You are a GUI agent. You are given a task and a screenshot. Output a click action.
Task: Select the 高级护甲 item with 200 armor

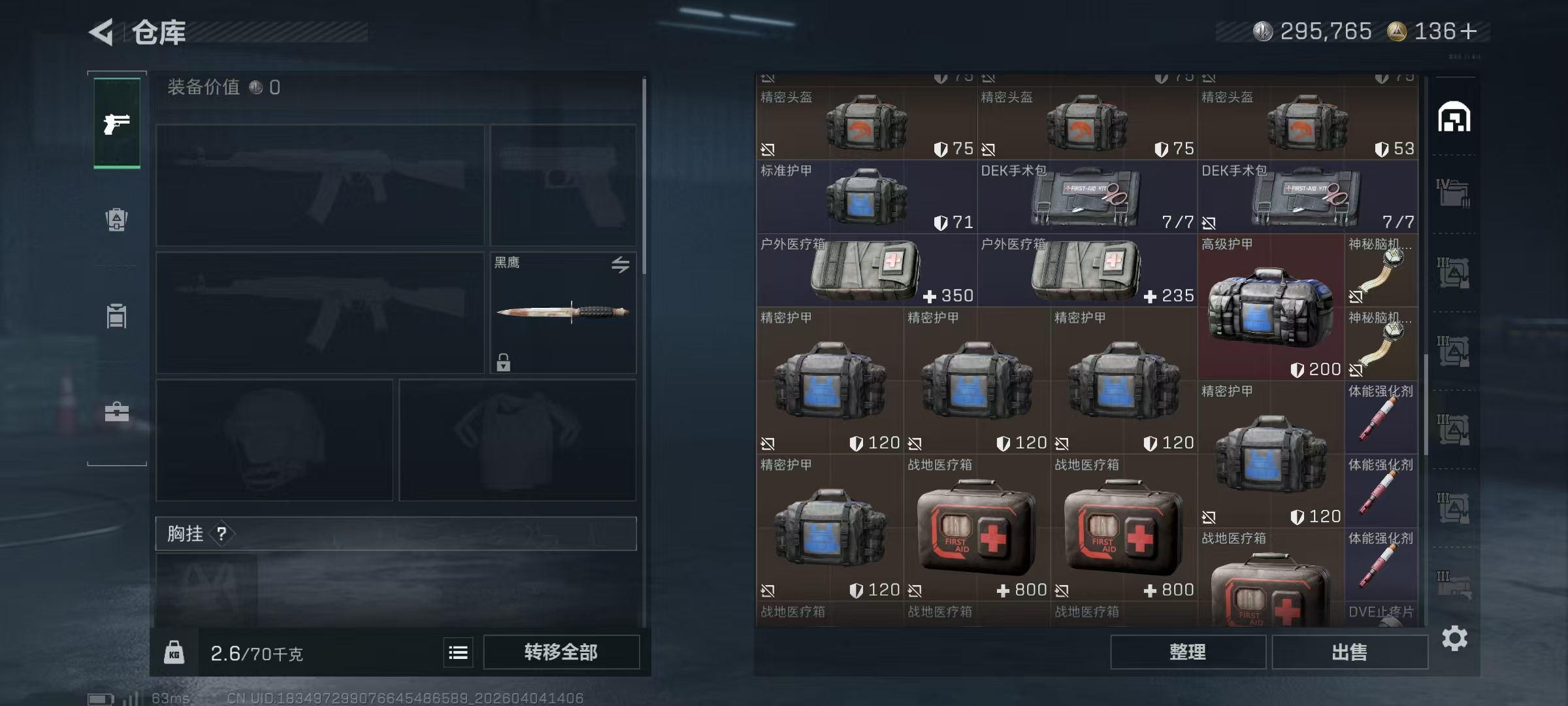click(1270, 307)
